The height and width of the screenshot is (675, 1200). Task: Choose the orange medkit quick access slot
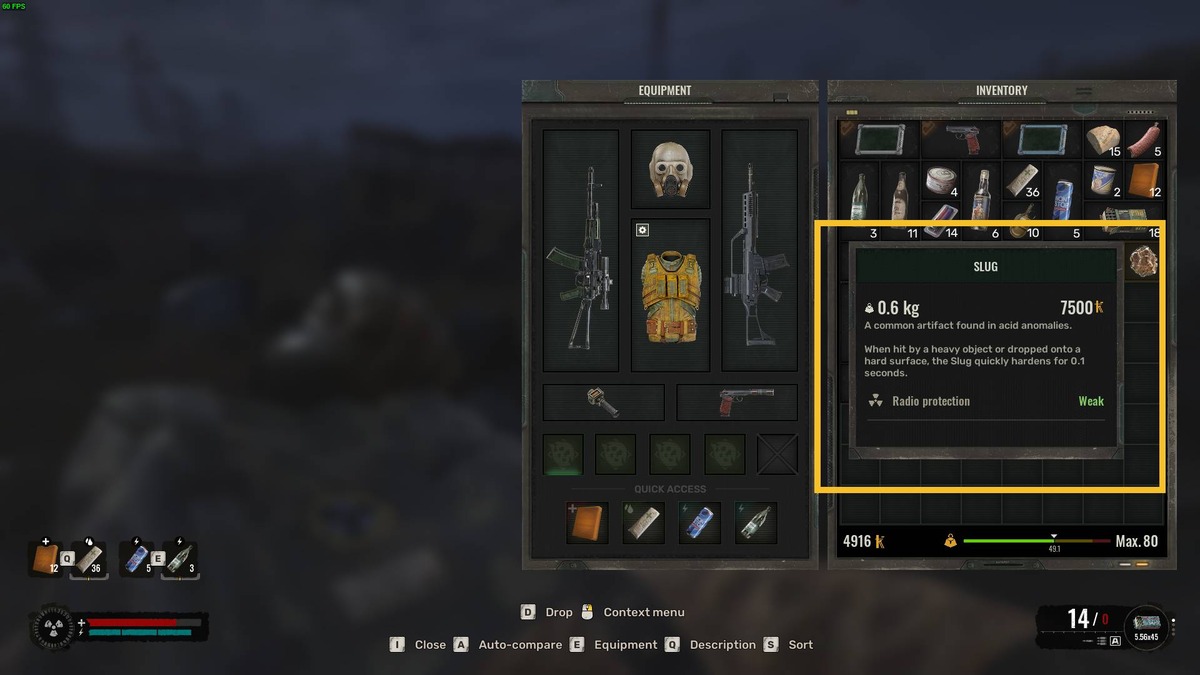(587, 523)
